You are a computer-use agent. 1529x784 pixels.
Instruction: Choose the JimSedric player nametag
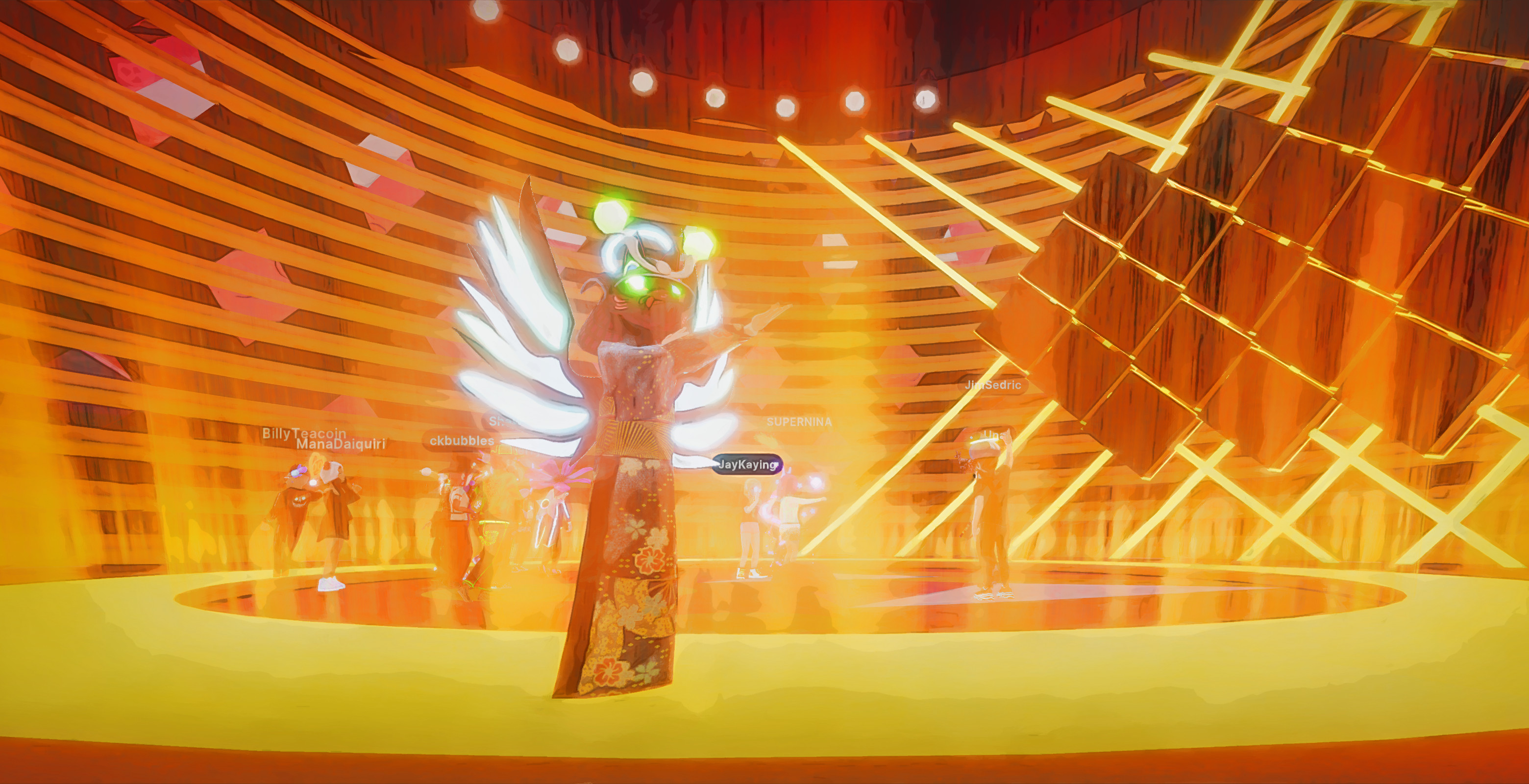click(x=993, y=385)
